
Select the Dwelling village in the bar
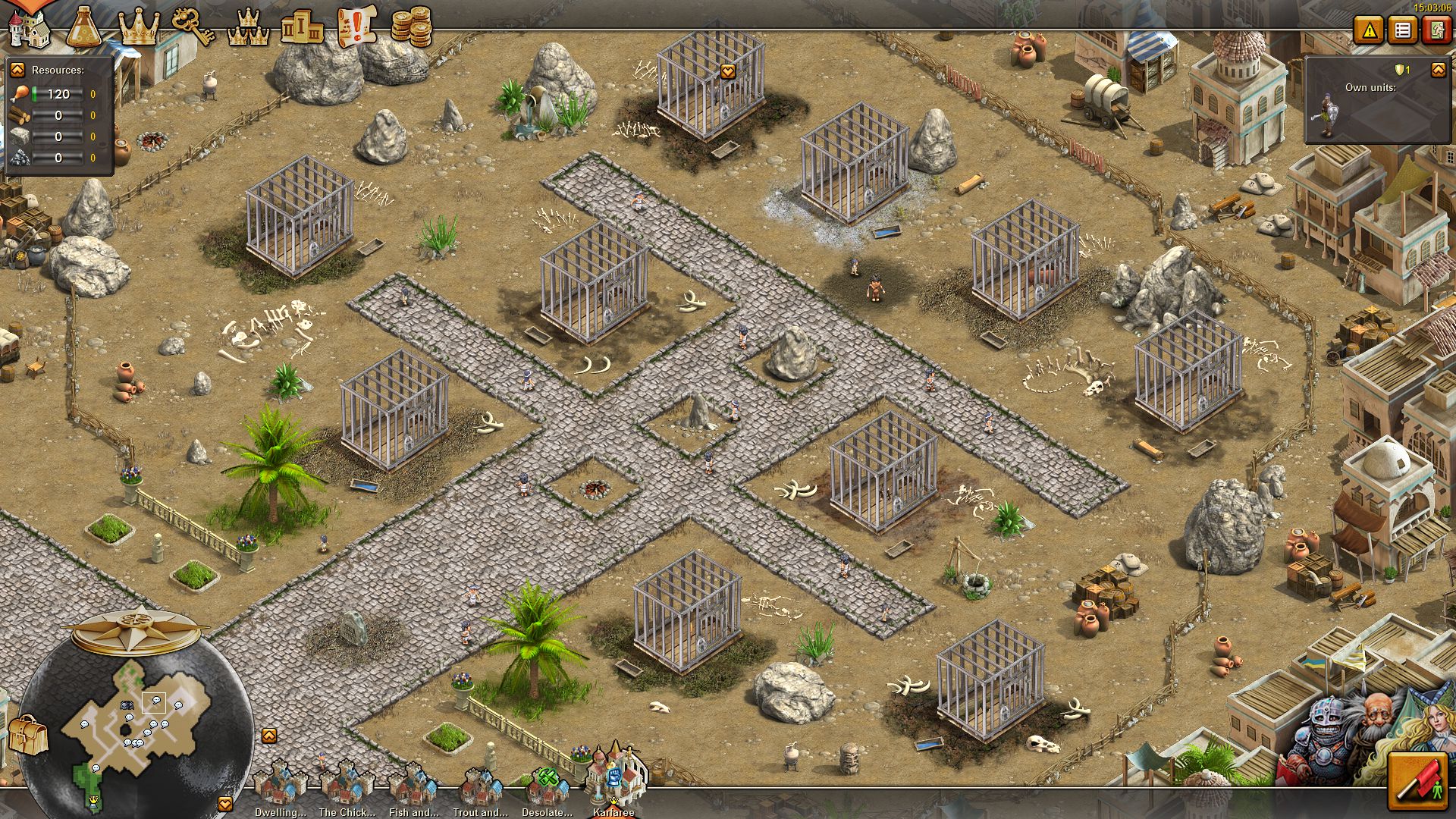point(280,787)
